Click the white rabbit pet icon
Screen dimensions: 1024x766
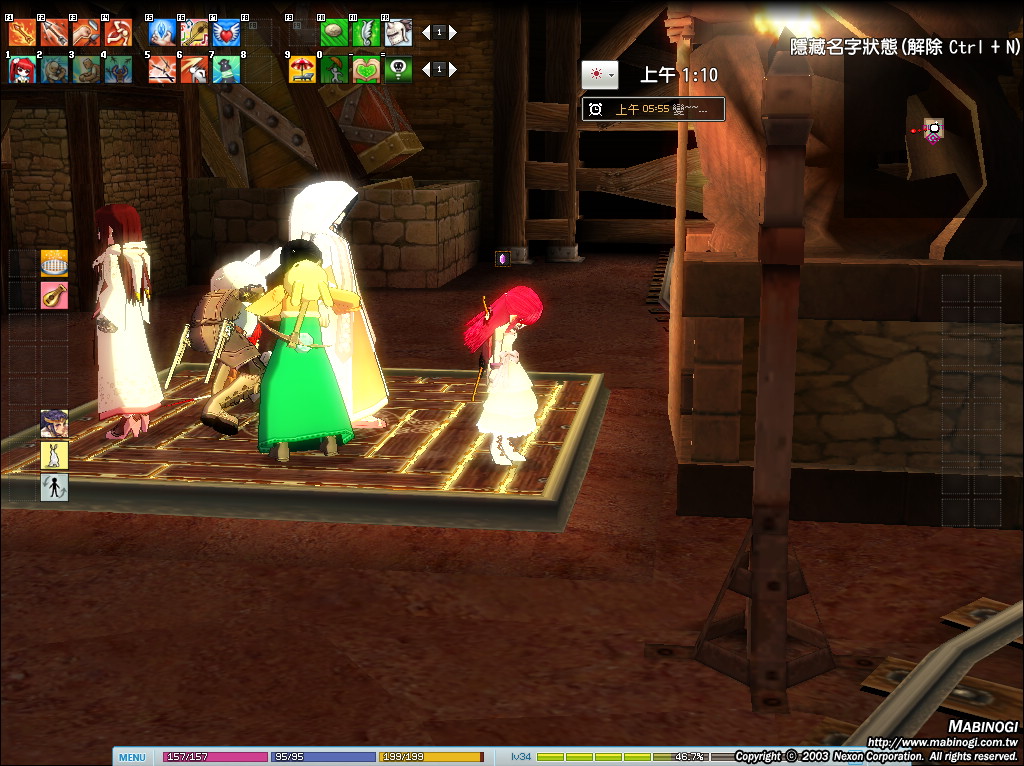coord(54,456)
